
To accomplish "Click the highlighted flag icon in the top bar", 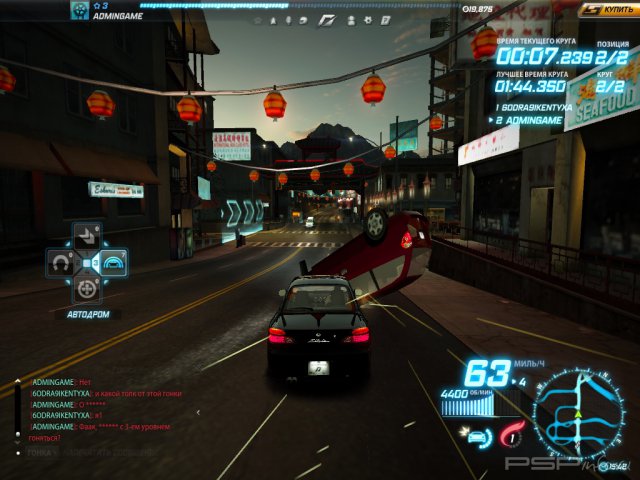I will (326, 19).
